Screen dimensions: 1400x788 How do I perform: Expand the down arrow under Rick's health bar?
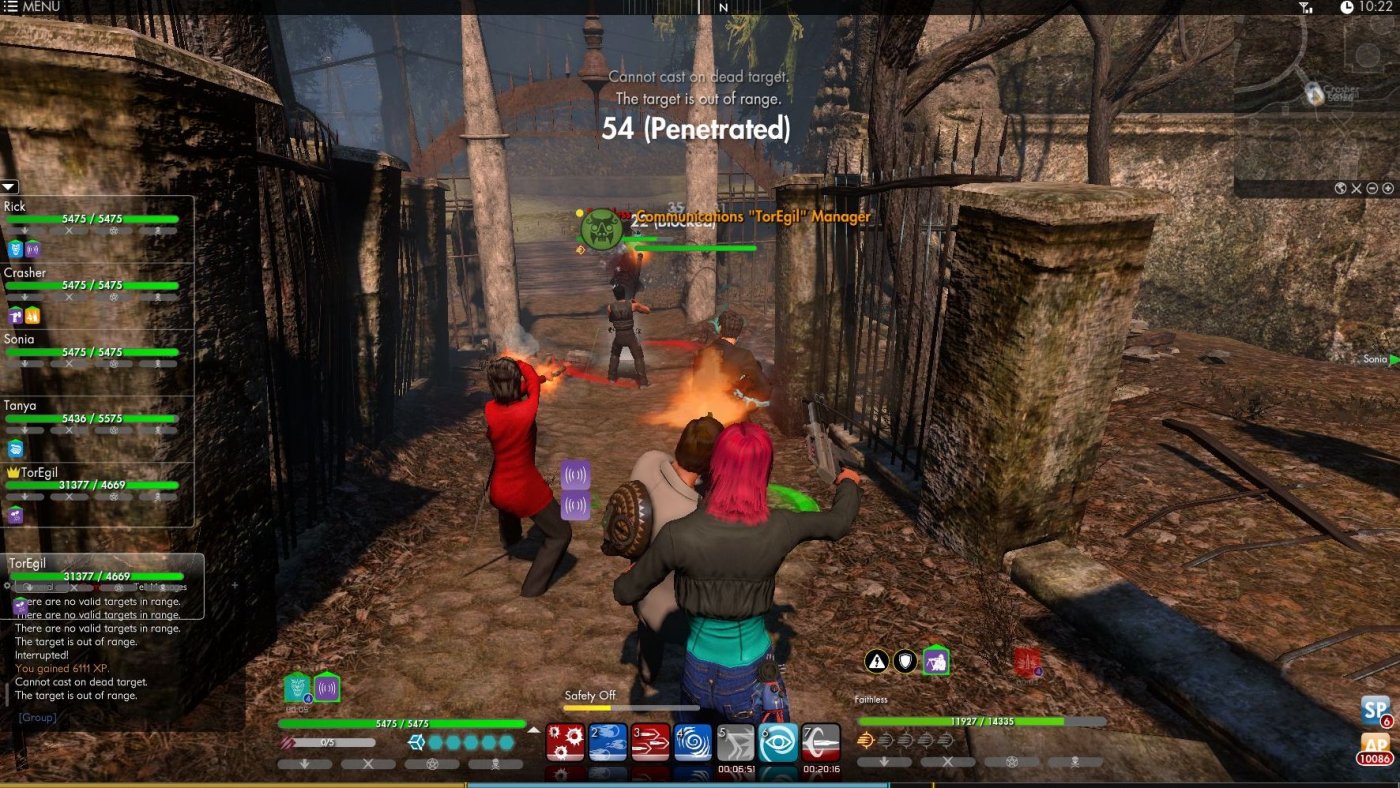[25, 229]
